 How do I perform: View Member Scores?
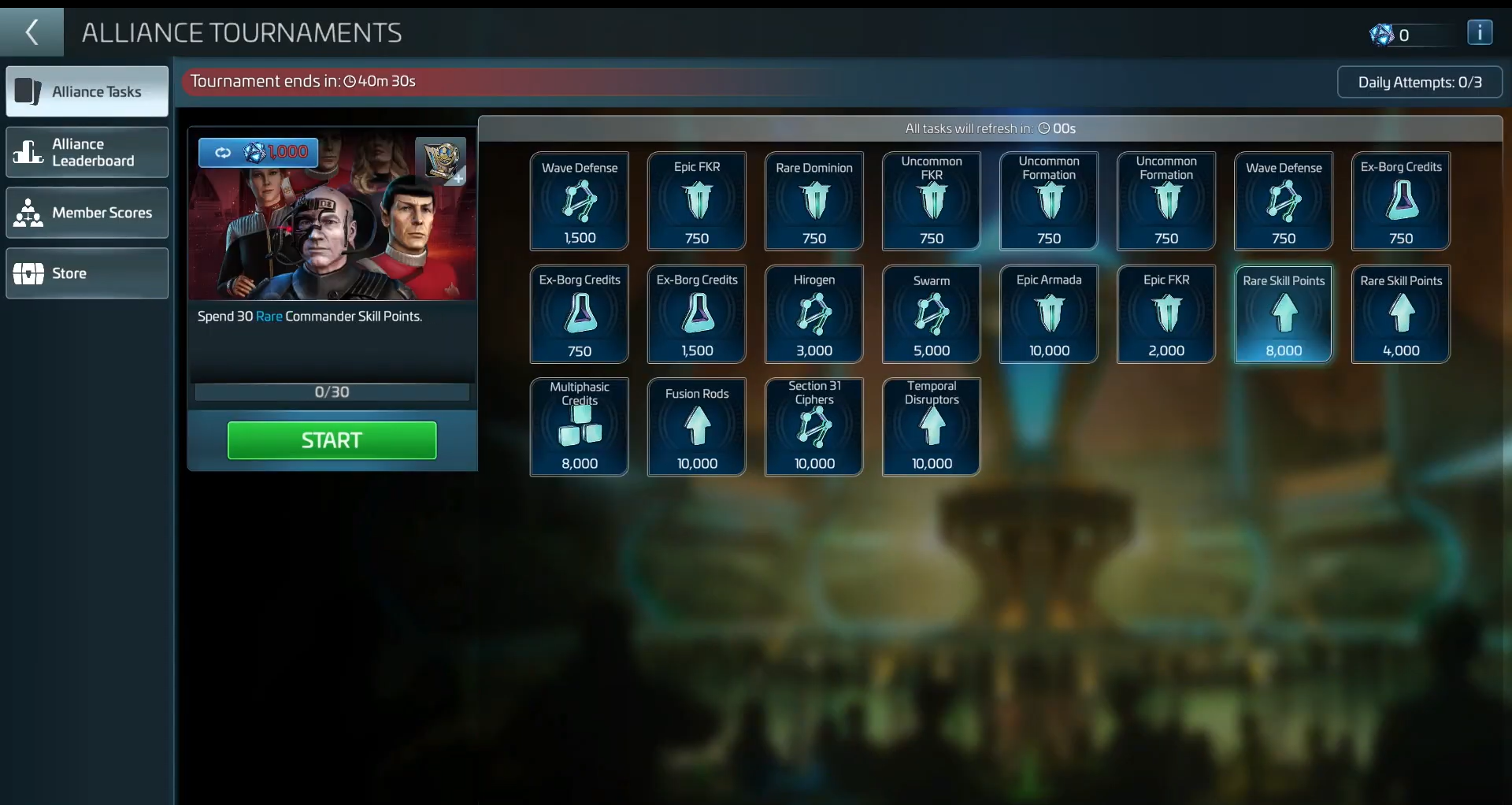[87, 213]
